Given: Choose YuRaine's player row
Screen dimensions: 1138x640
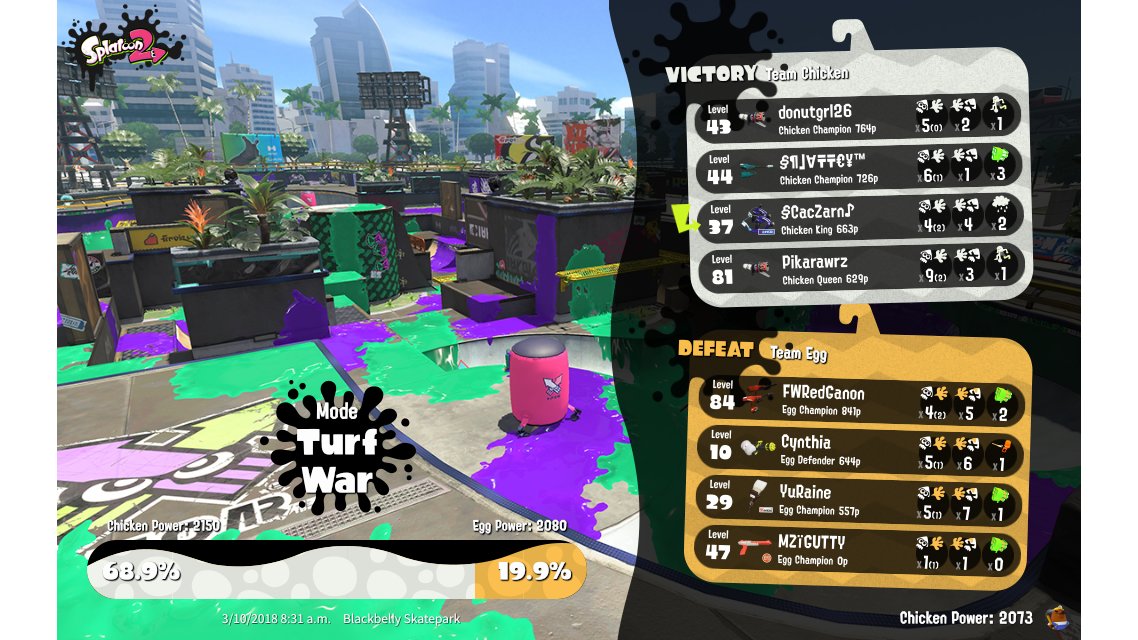Looking at the screenshot, I should pyautogui.click(x=860, y=499).
